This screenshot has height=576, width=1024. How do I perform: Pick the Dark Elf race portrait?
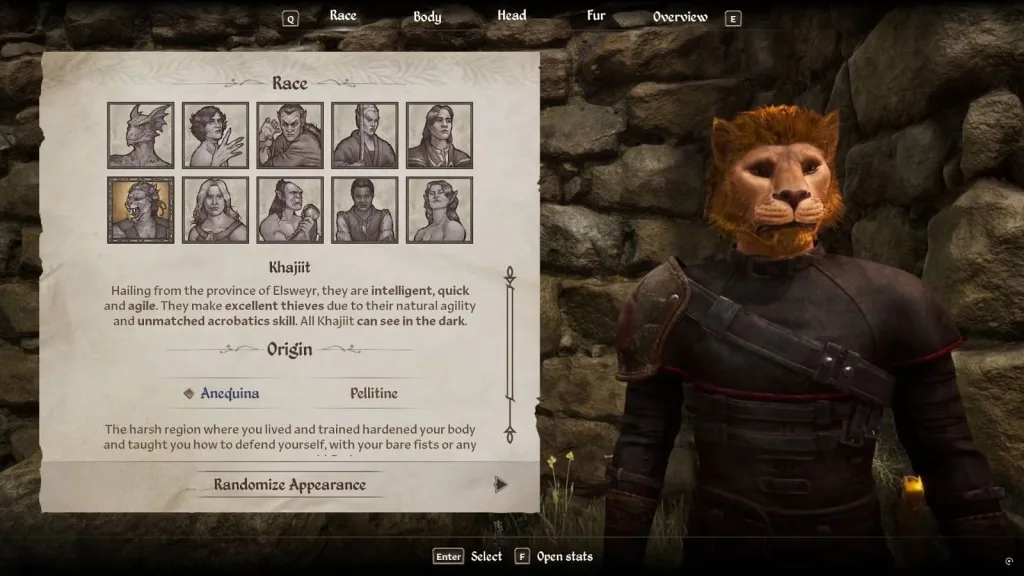(290, 135)
